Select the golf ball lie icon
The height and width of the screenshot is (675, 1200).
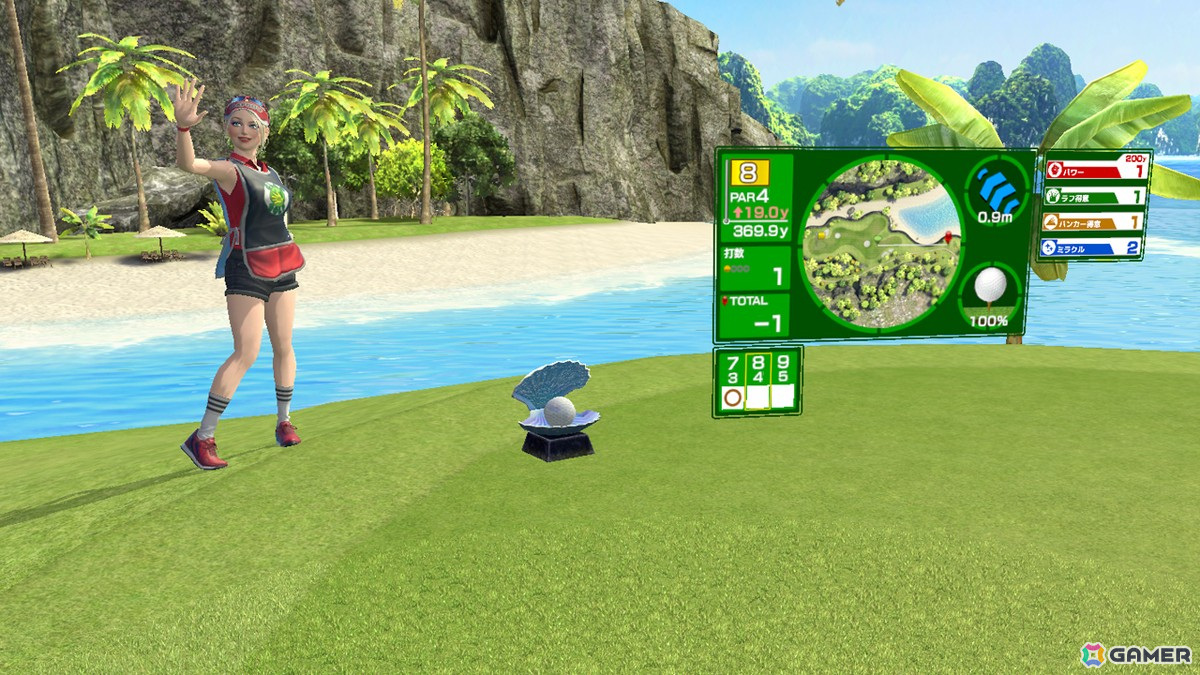tap(988, 288)
